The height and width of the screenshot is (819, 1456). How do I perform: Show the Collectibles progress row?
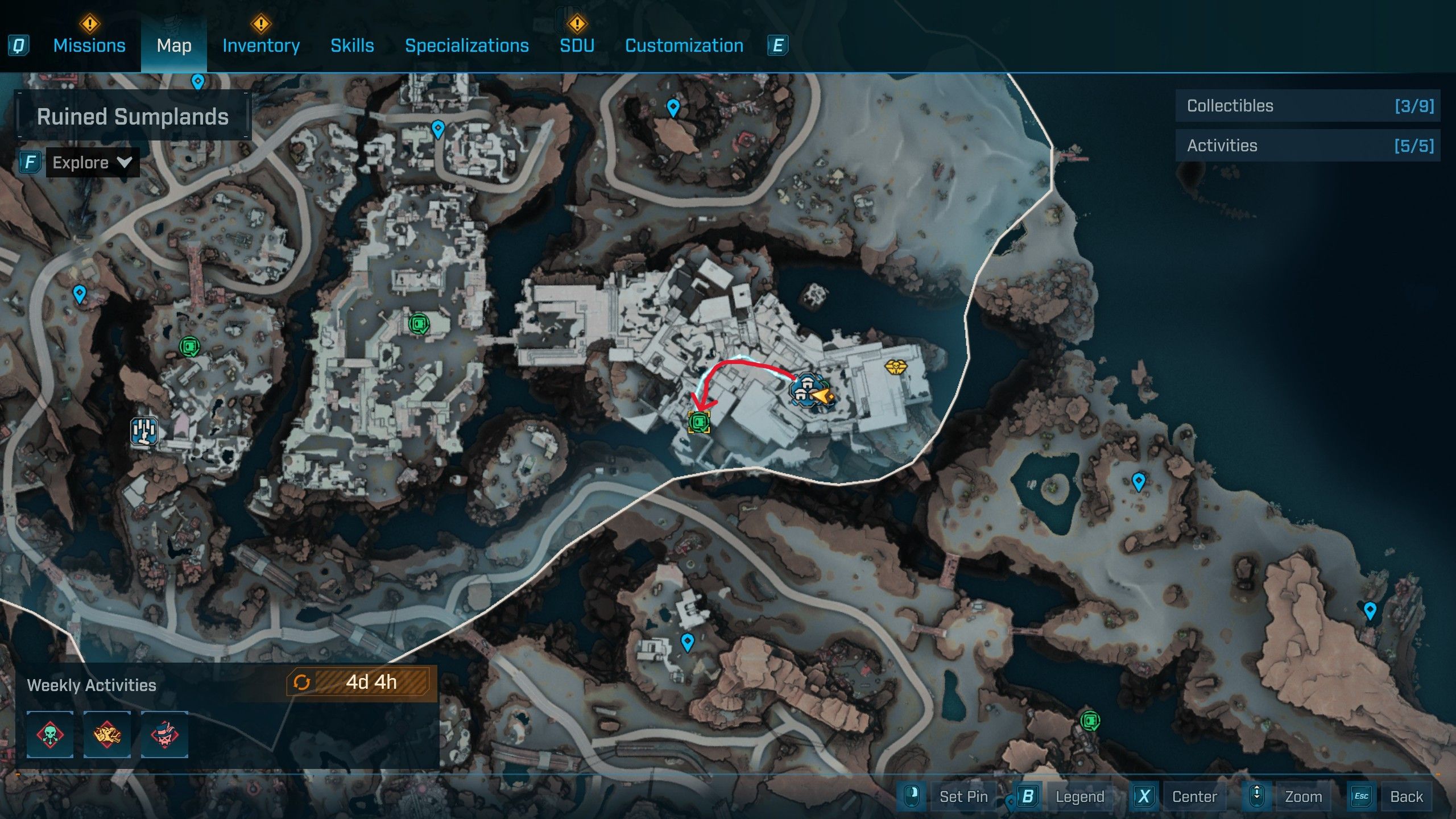click(1308, 106)
